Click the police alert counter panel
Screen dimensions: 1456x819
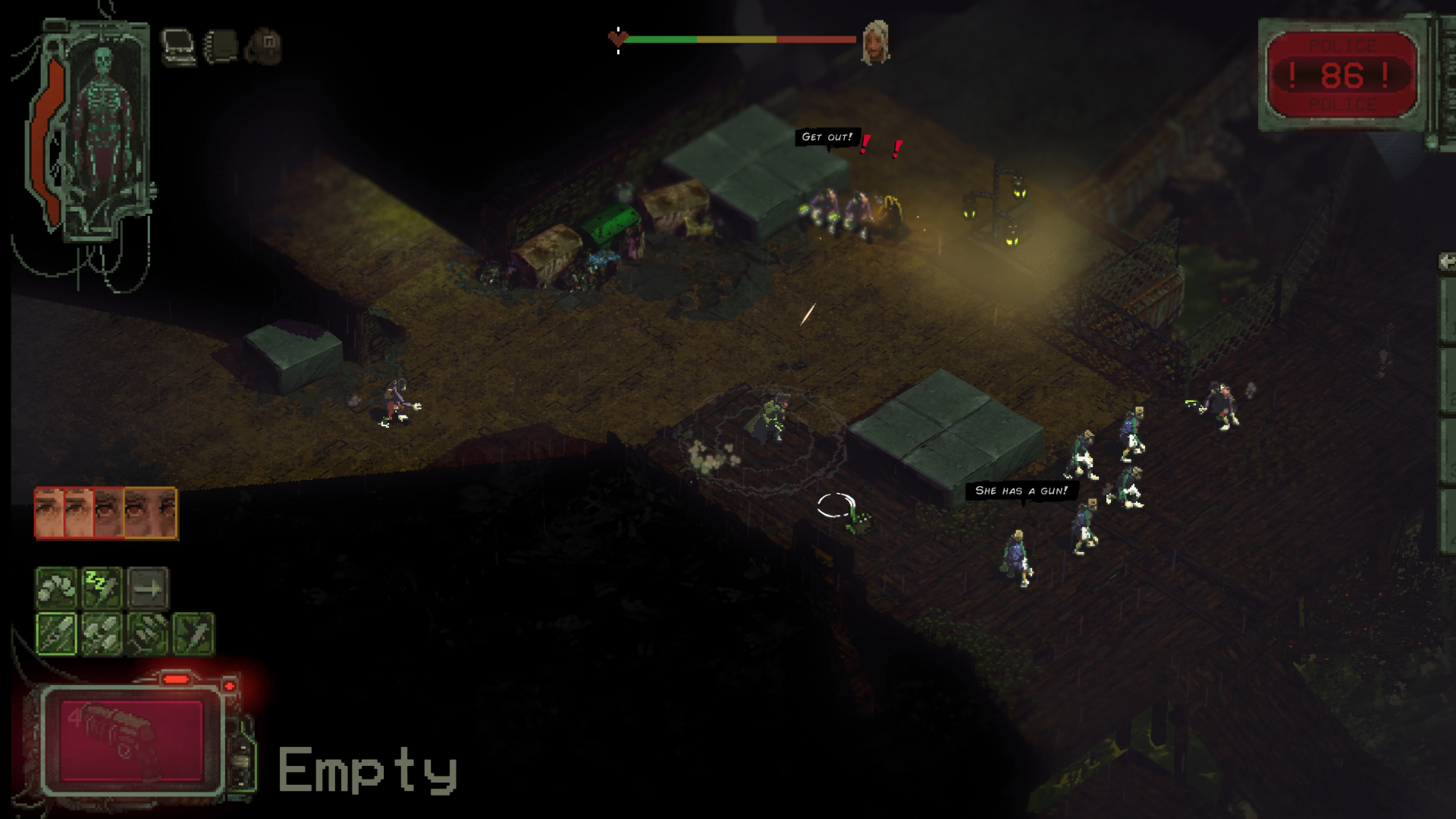coord(1341,75)
